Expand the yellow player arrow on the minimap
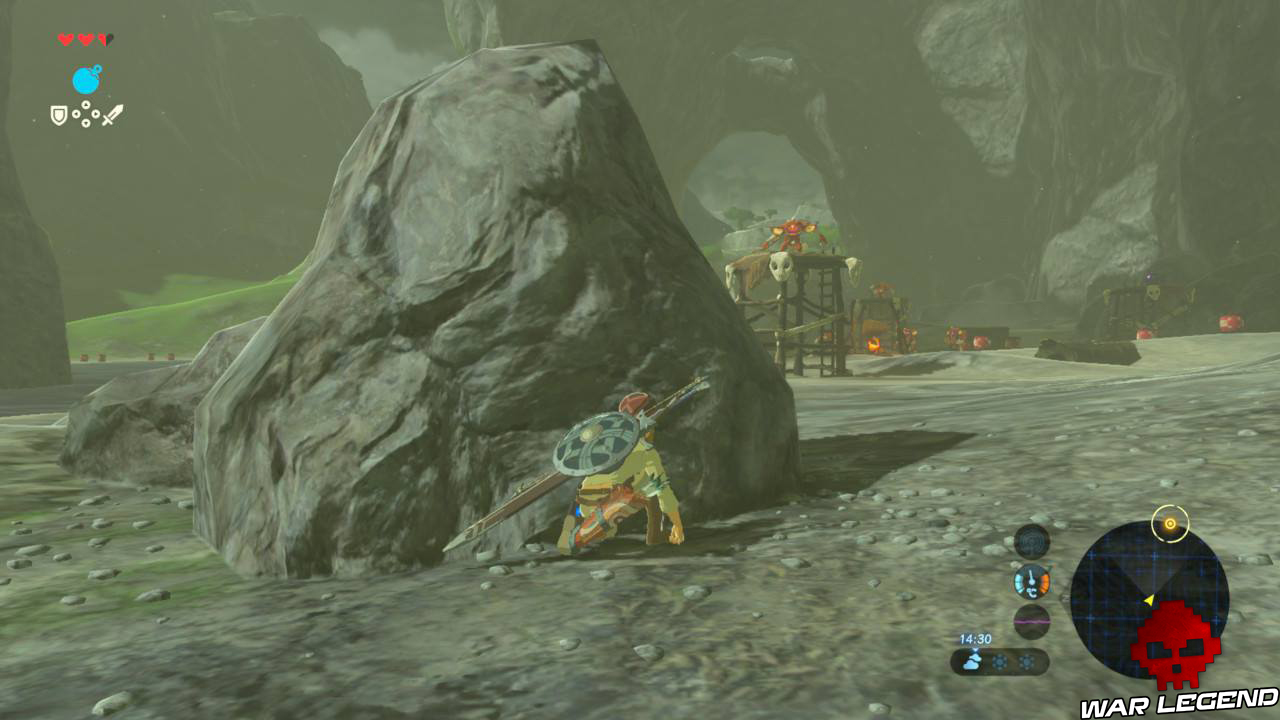Viewport: 1280px width, 720px height. tap(1149, 600)
